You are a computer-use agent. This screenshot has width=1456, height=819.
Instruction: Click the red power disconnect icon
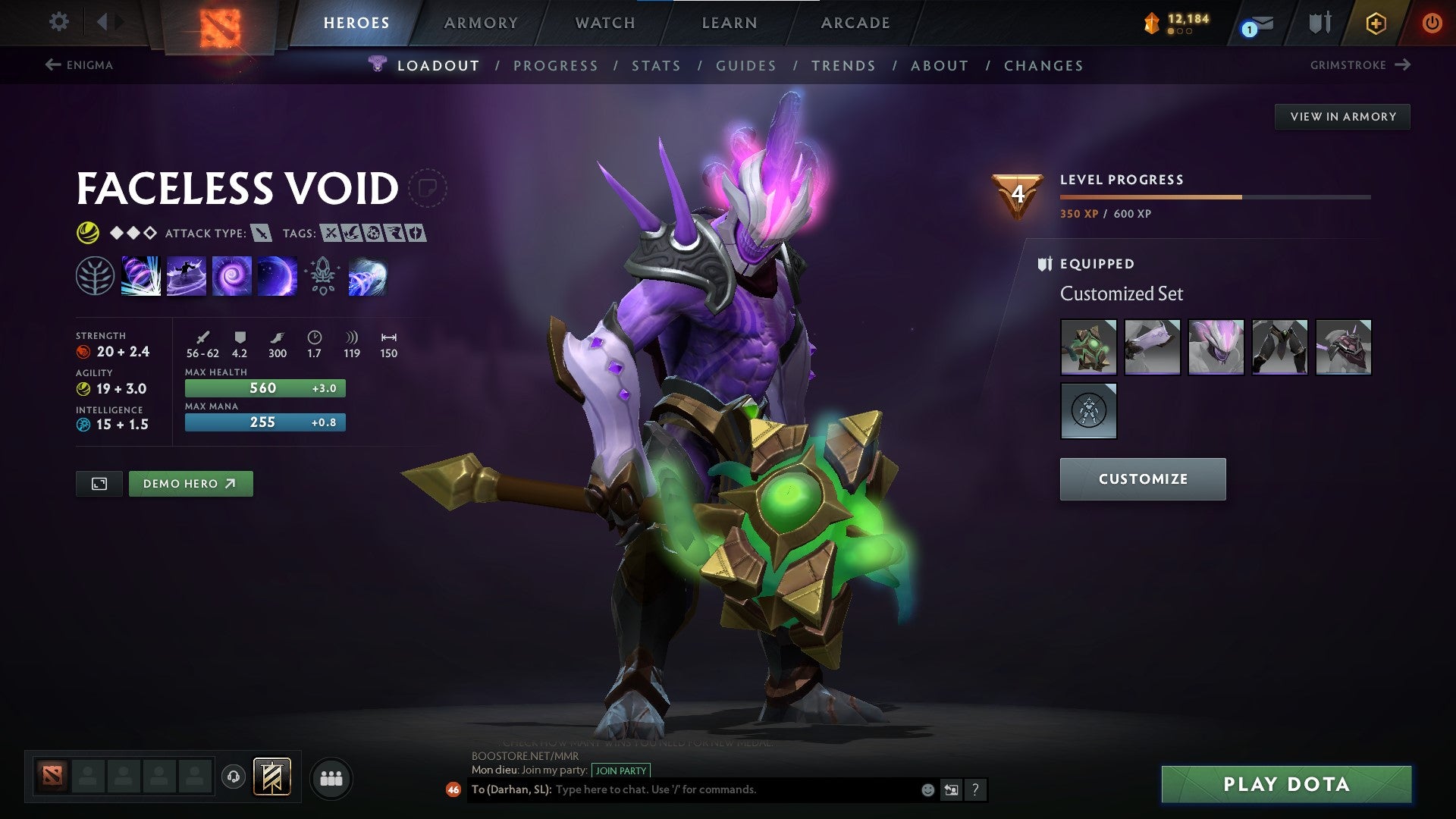click(x=1432, y=23)
